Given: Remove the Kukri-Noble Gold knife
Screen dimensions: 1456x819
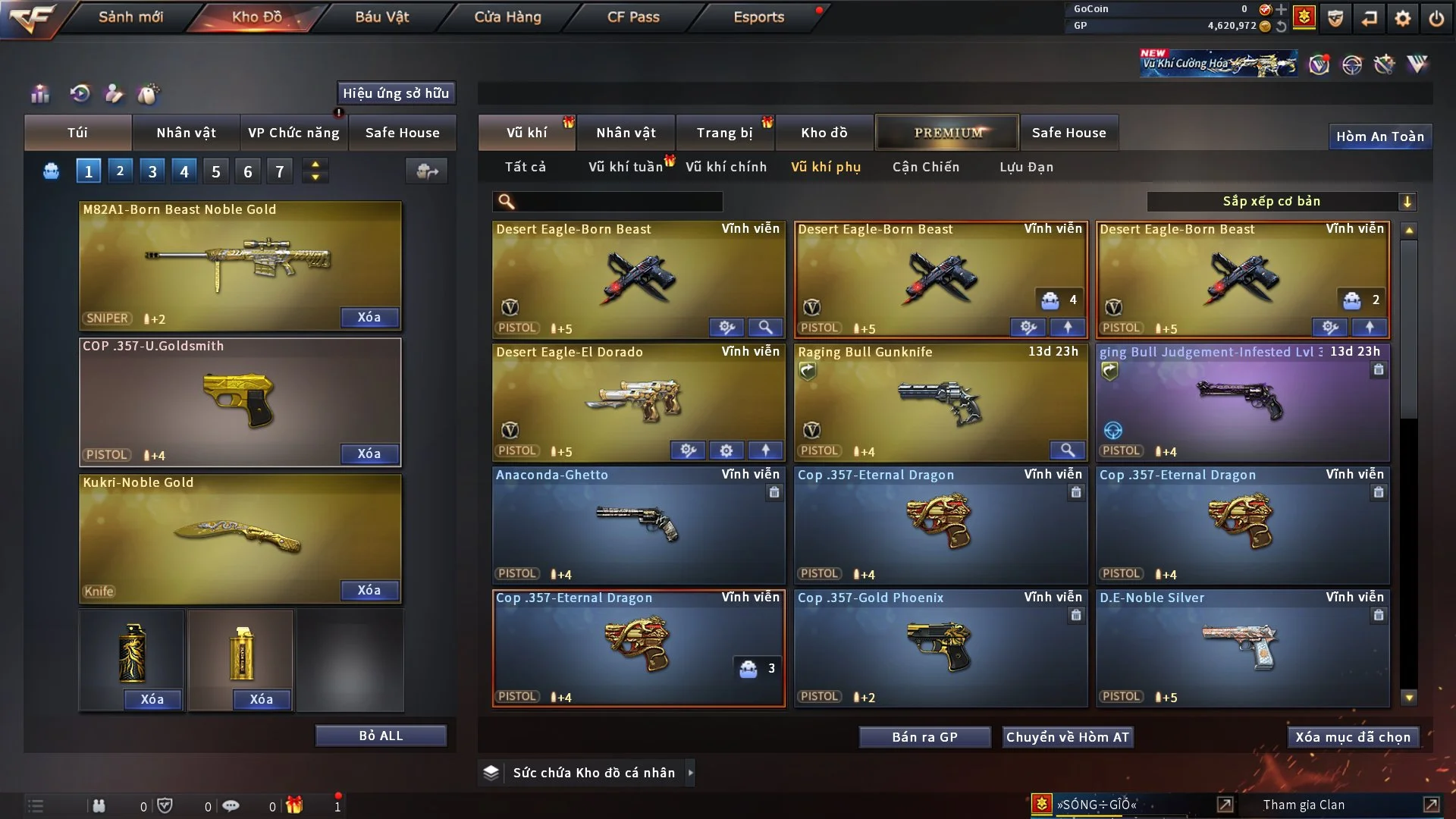Looking at the screenshot, I should pos(369,590).
